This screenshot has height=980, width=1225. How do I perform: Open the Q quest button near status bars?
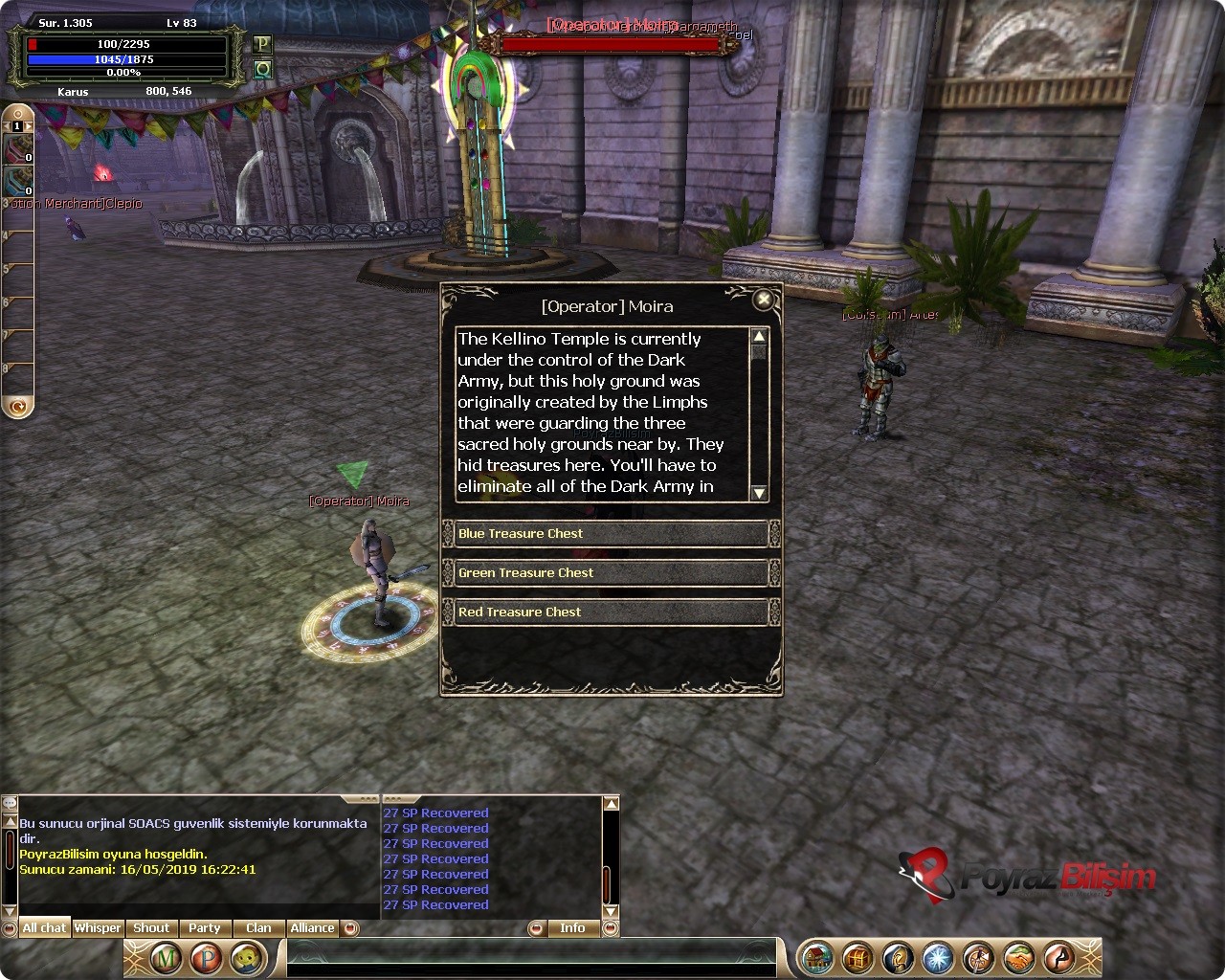pos(262,69)
